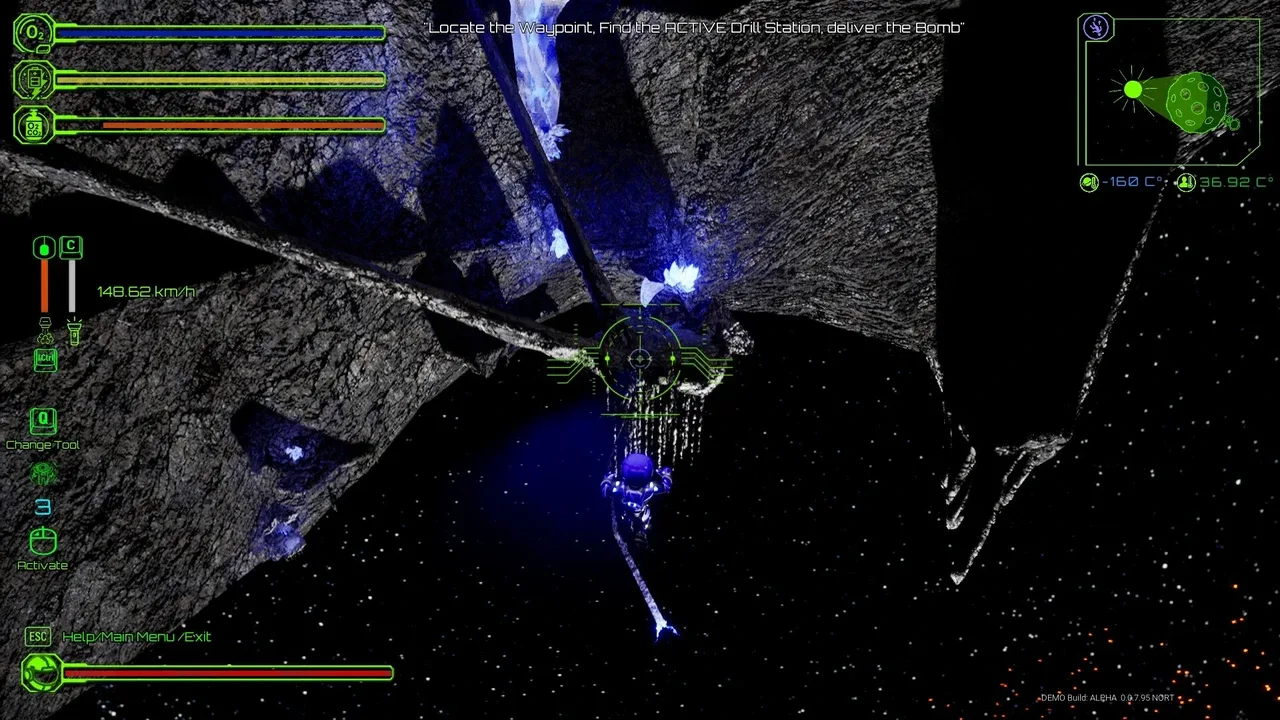
Task: Select the floating astronaut icon on the minimap
Action: tap(1096, 28)
